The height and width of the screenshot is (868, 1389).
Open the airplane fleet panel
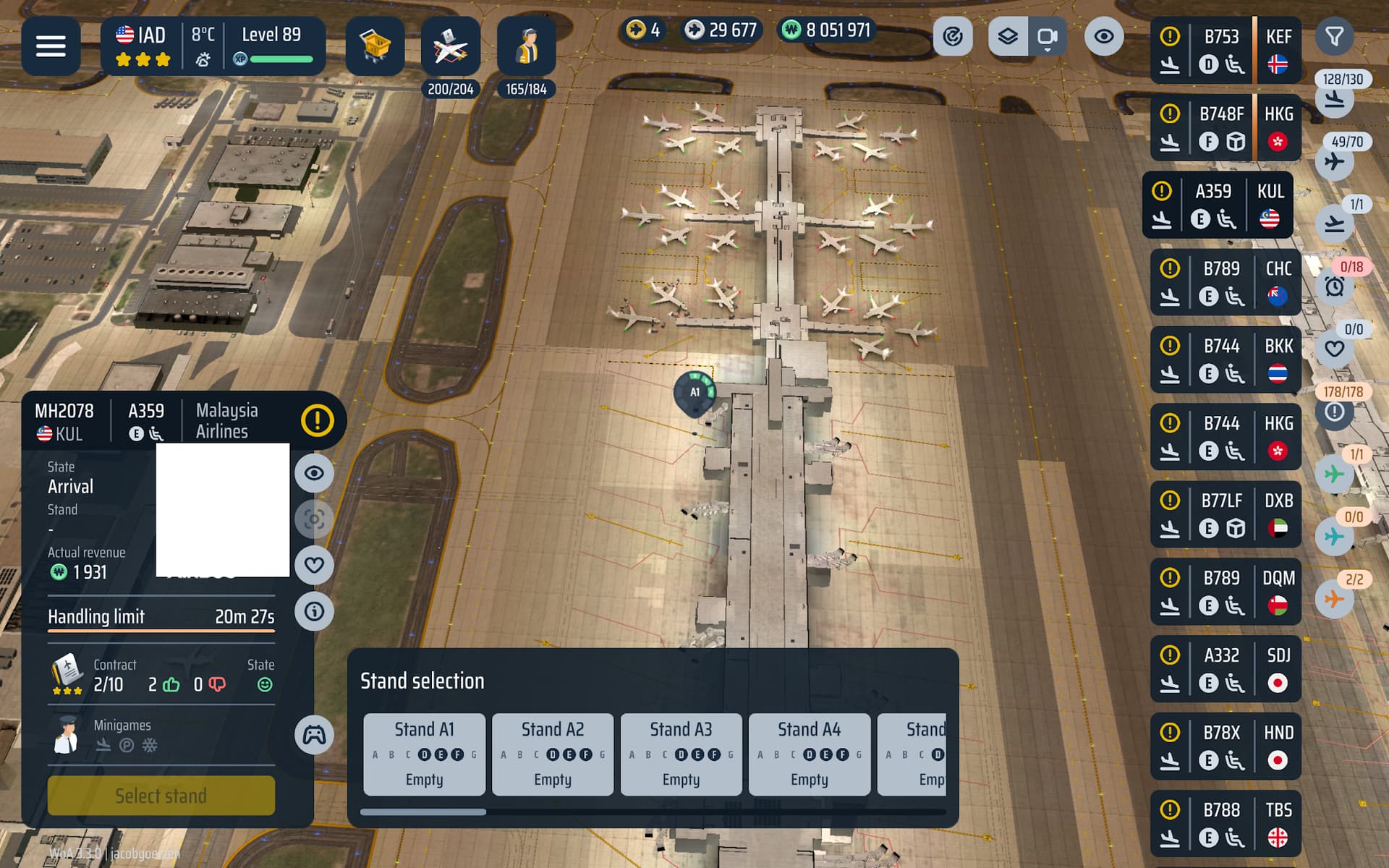pos(450,48)
